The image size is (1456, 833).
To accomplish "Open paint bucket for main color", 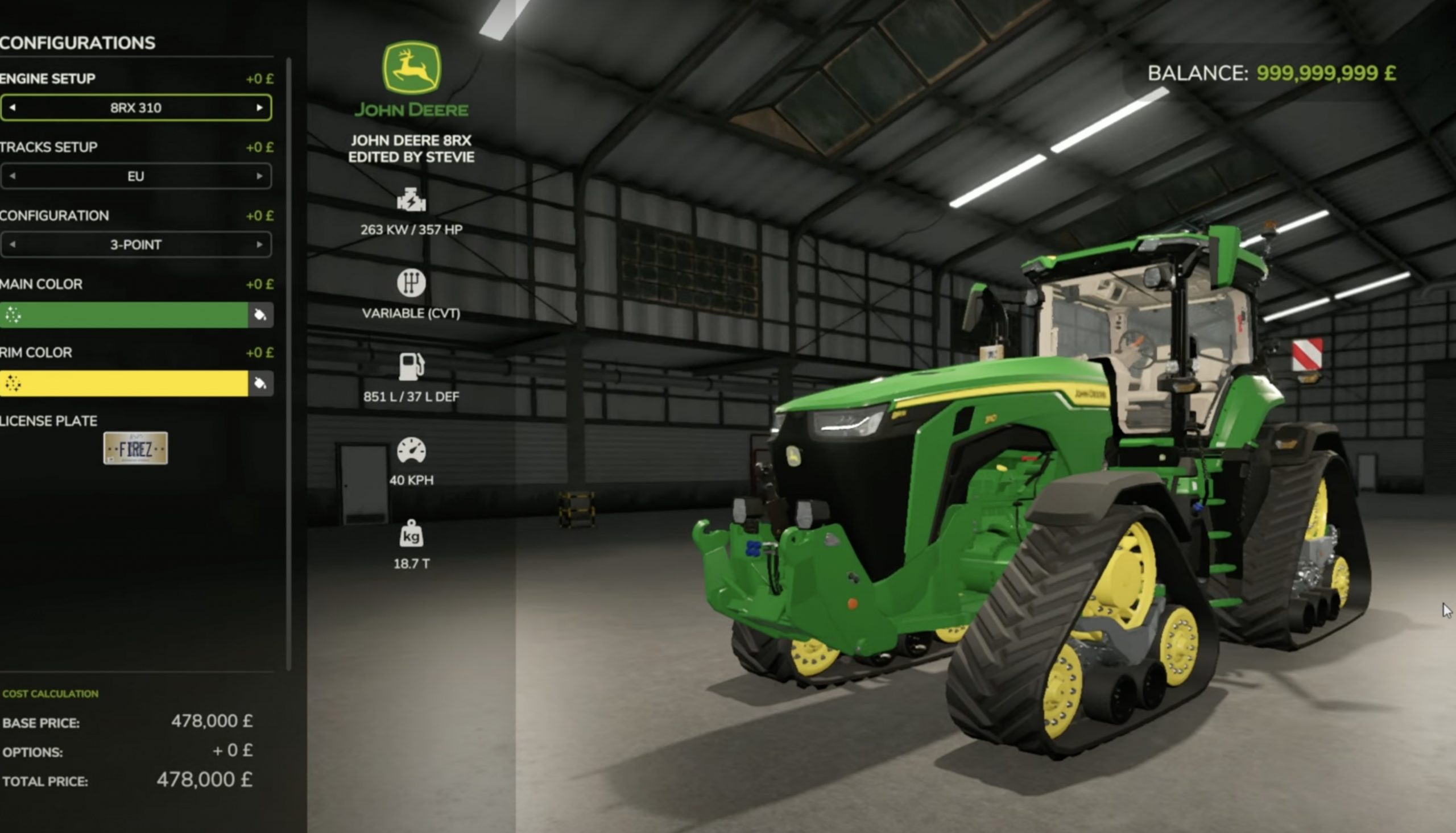I will pyautogui.click(x=260, y=314).
